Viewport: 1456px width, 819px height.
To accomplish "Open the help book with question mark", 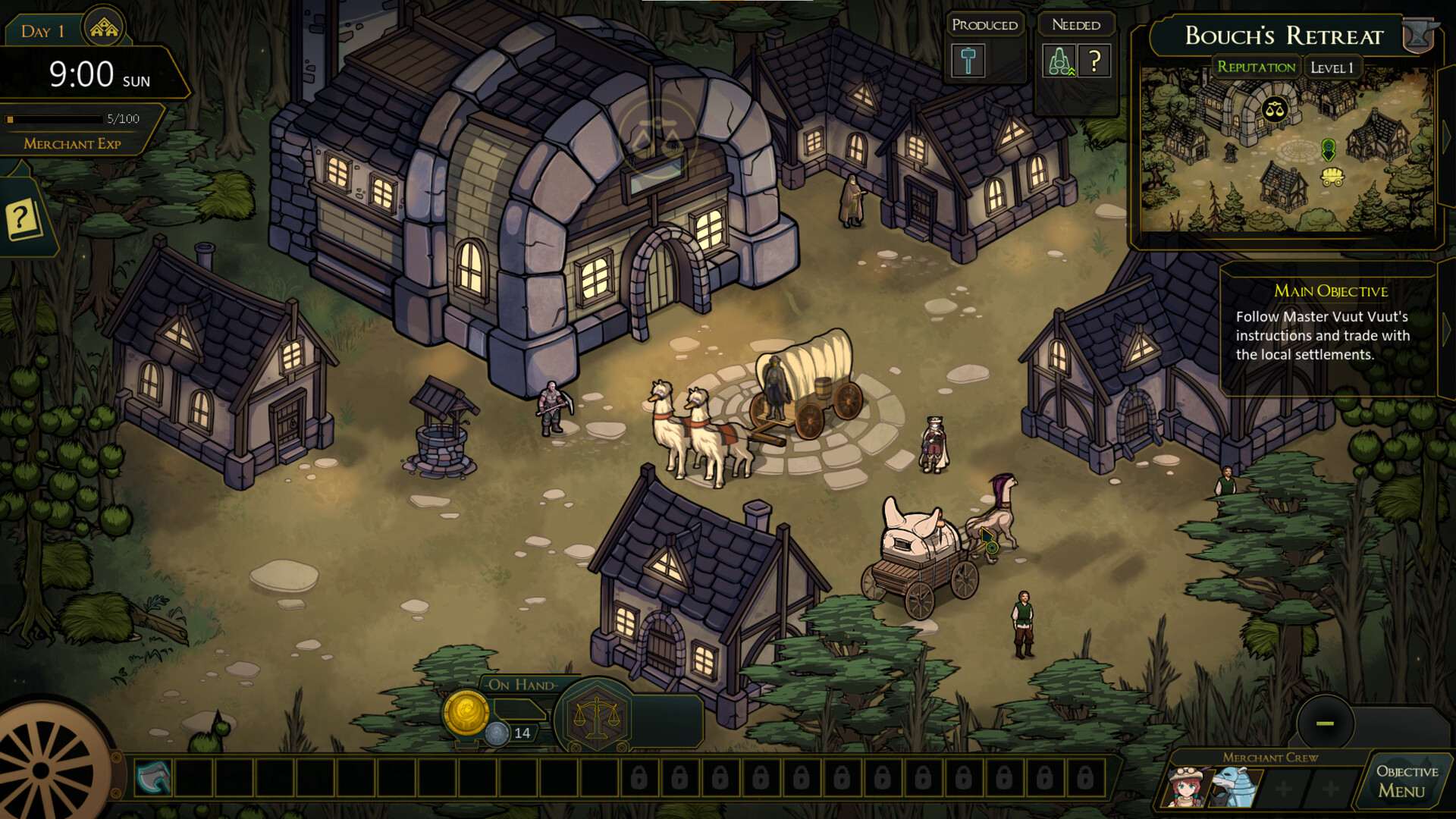I will [x=23, y=219].
